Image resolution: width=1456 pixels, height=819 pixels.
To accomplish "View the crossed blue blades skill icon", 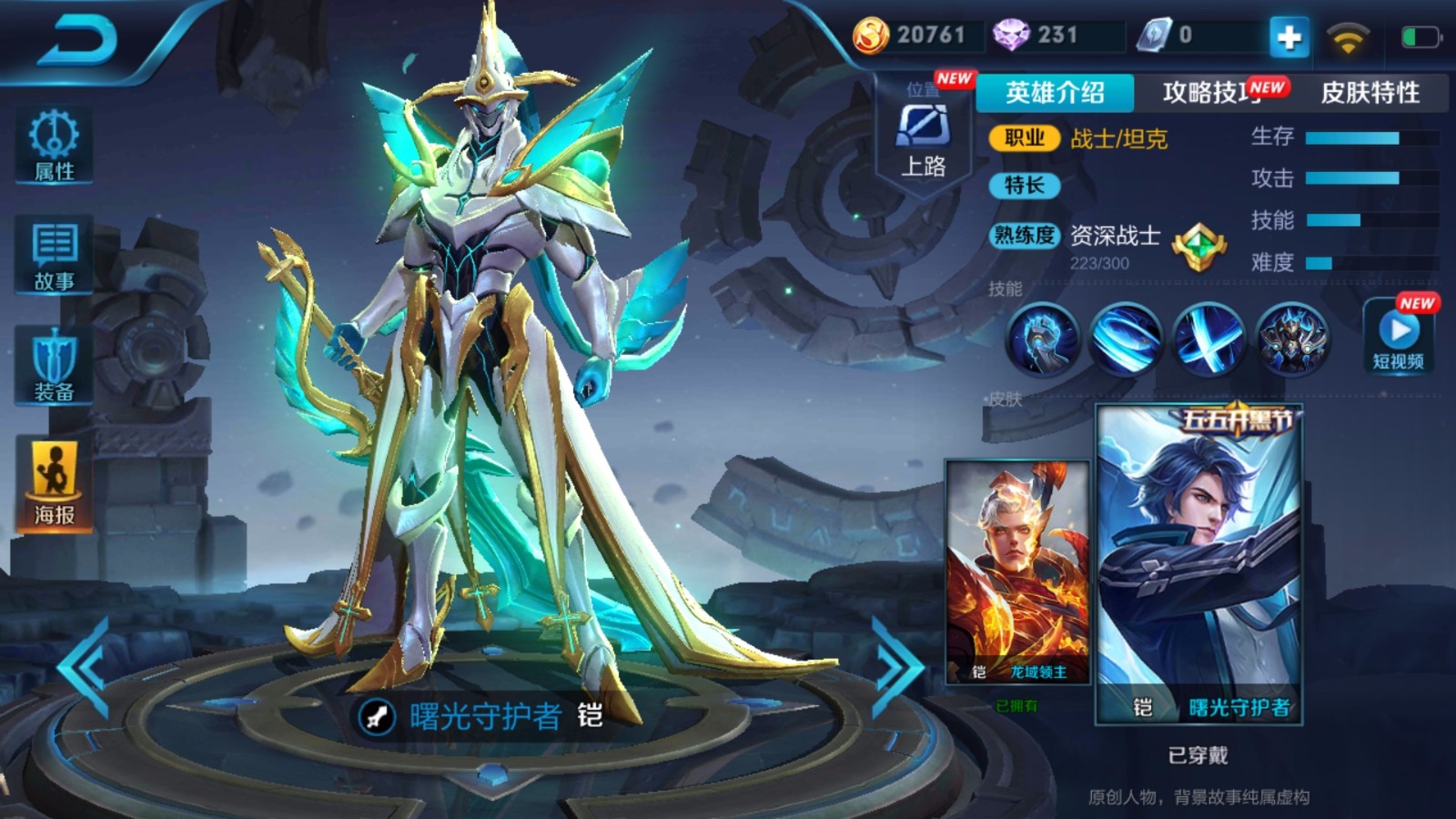I will [x=1208, y=339].
